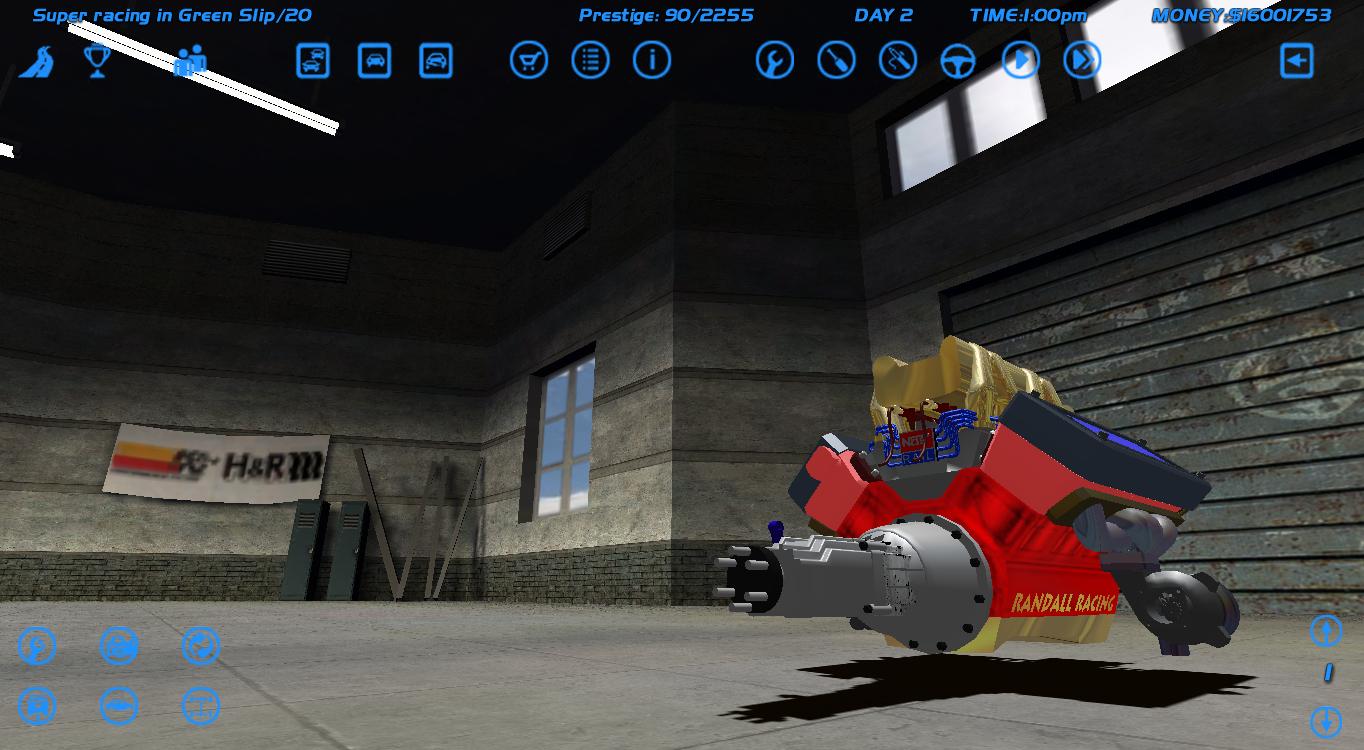Open the installed parts list panel

coord(590,60)
